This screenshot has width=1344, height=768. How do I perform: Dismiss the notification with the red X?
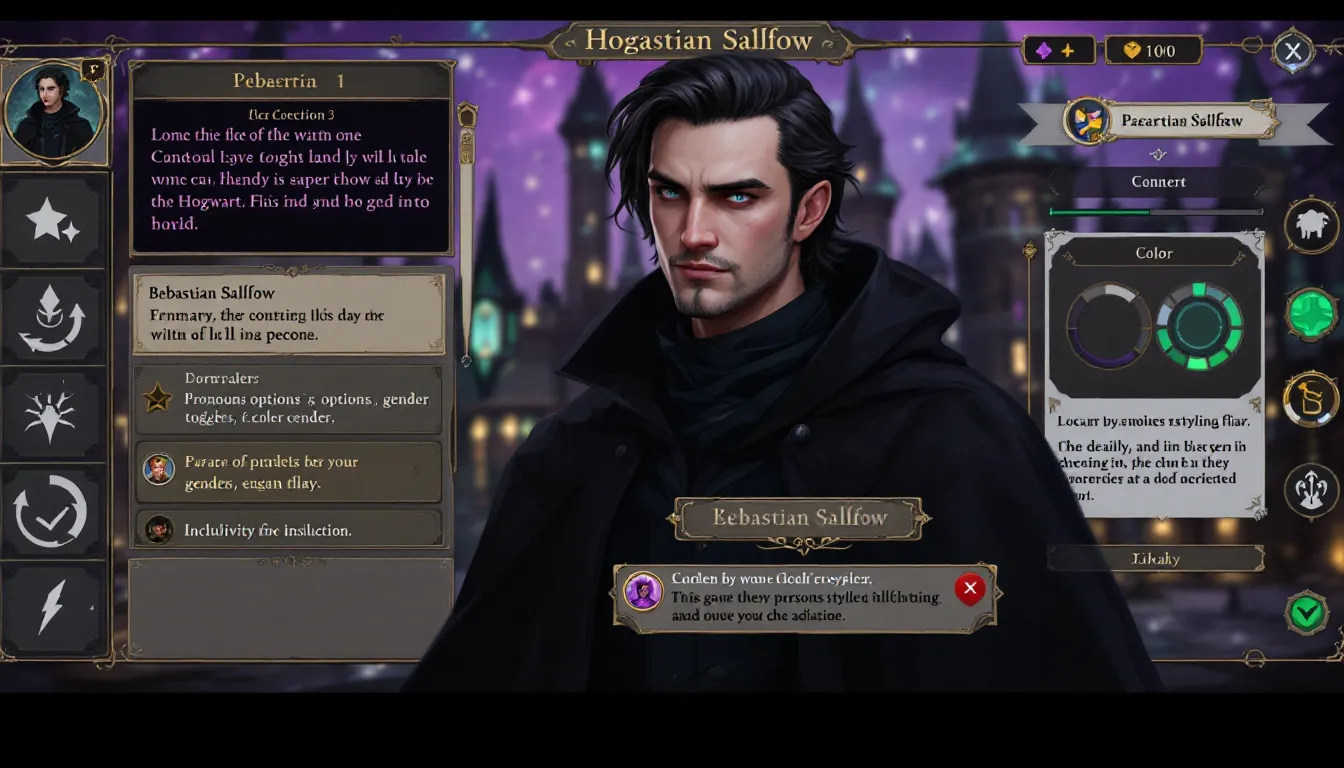point(969,589)
